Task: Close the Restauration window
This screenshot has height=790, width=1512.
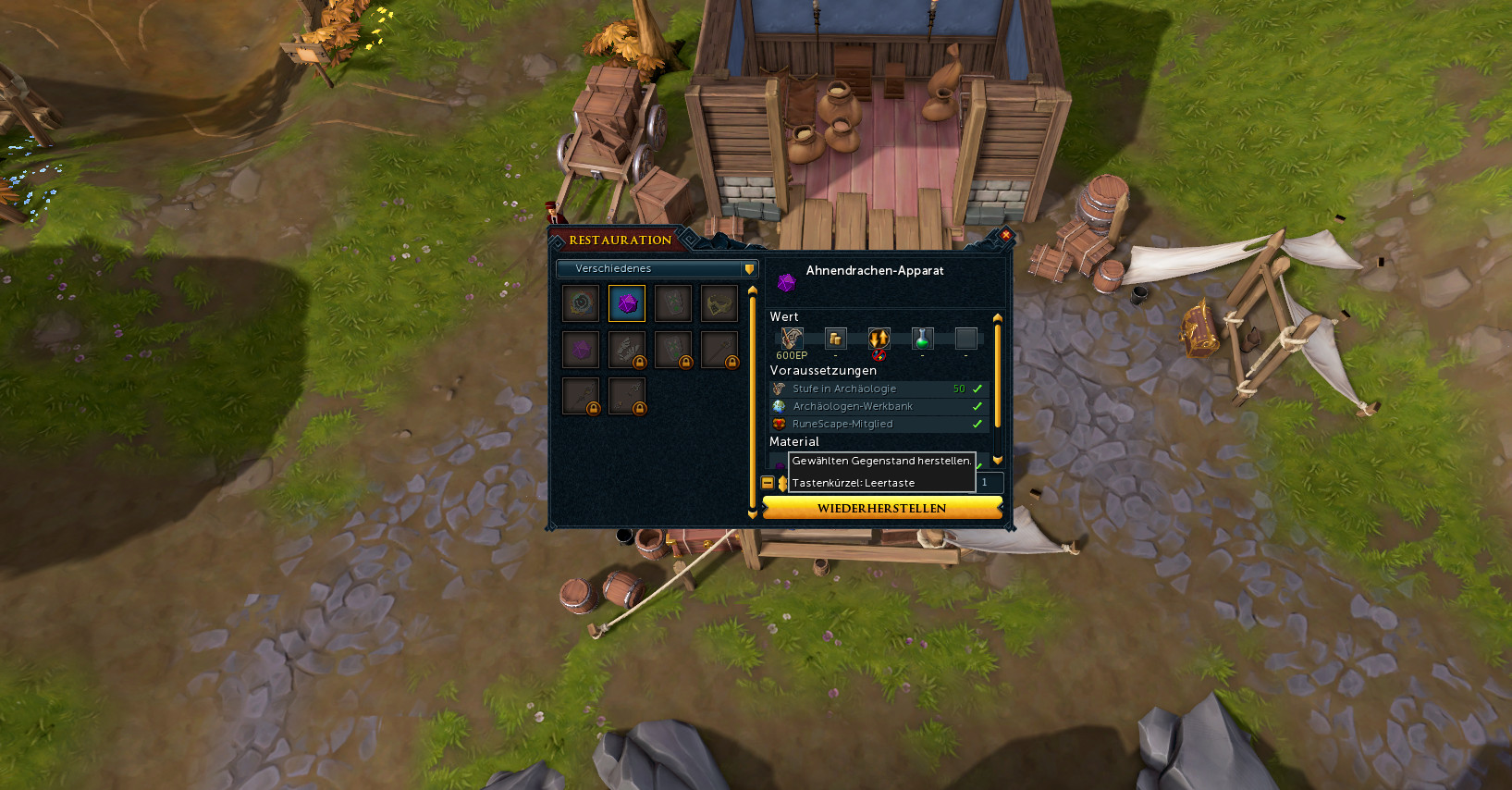Action: point(1006,235)
